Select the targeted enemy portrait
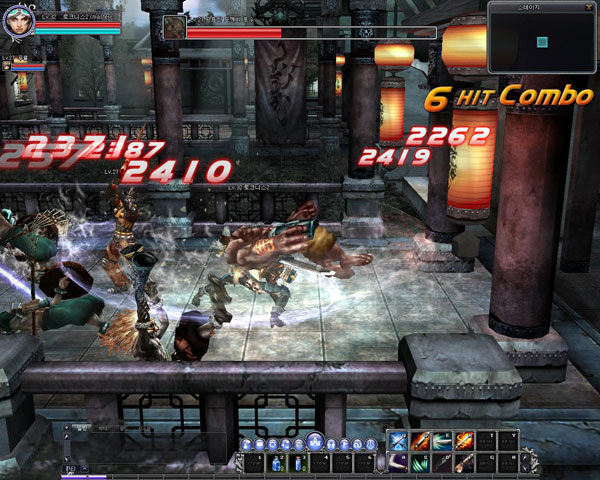This screenshot has height=480, width=600. point(174,27)
